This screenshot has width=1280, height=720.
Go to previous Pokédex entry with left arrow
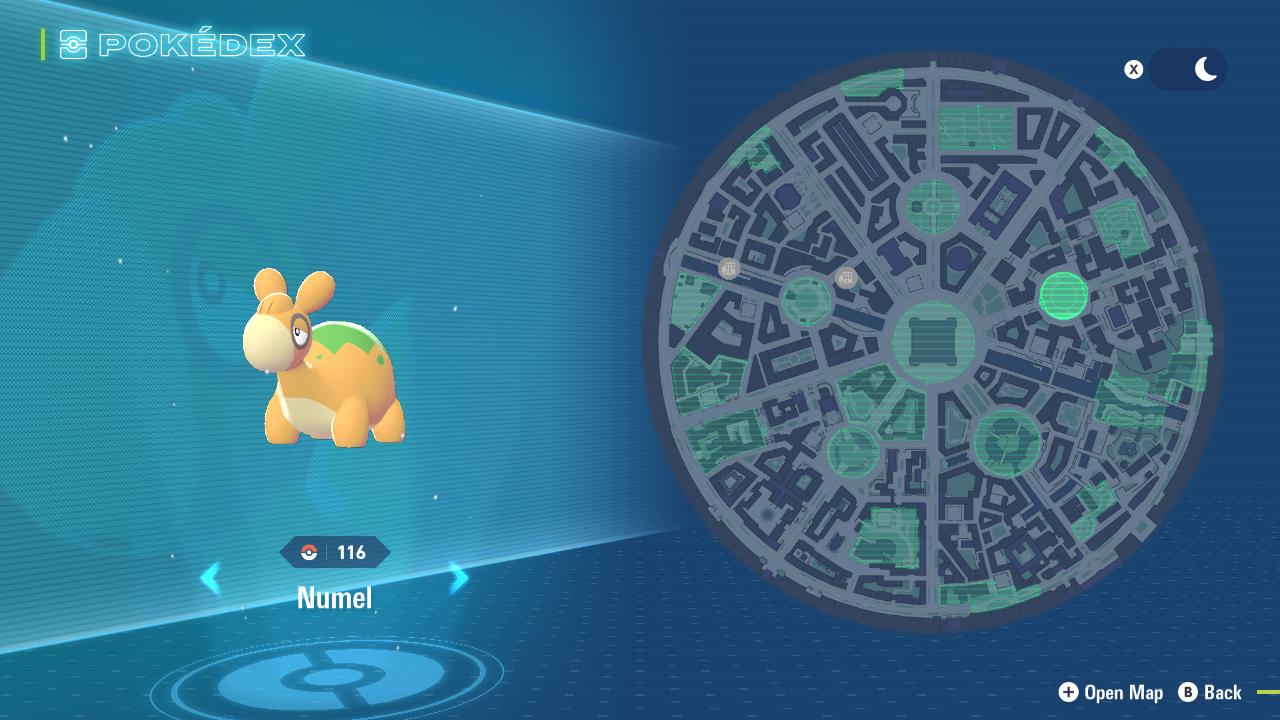[211, 578]
